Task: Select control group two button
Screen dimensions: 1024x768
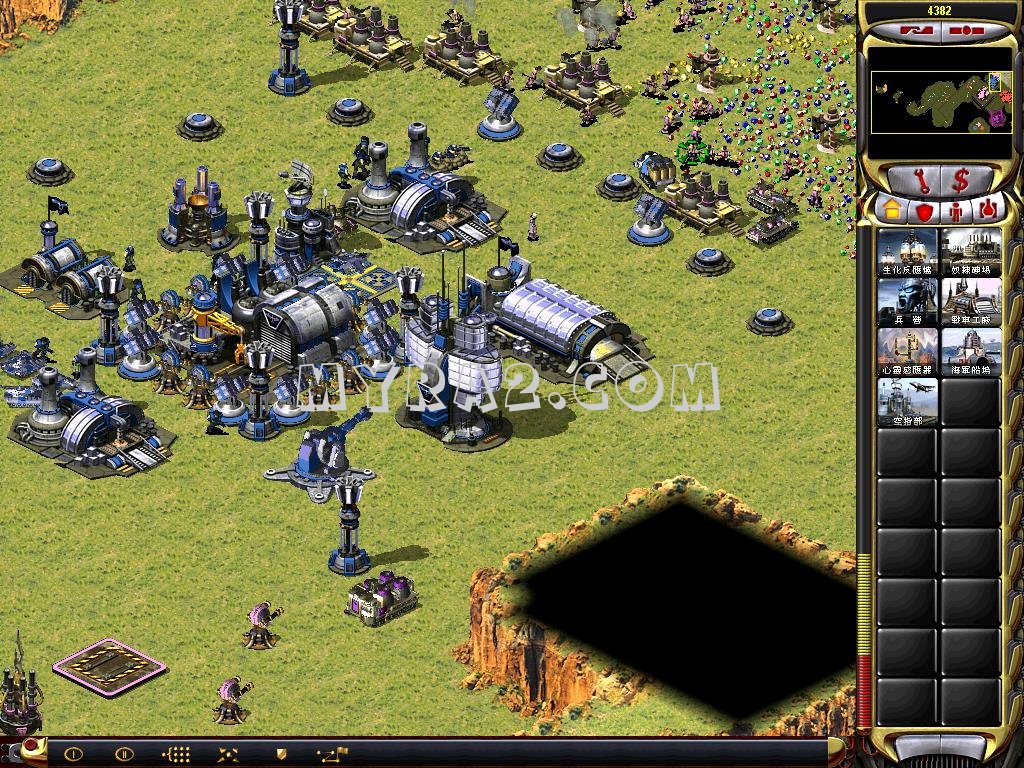Action: click(x=124, y=754)
